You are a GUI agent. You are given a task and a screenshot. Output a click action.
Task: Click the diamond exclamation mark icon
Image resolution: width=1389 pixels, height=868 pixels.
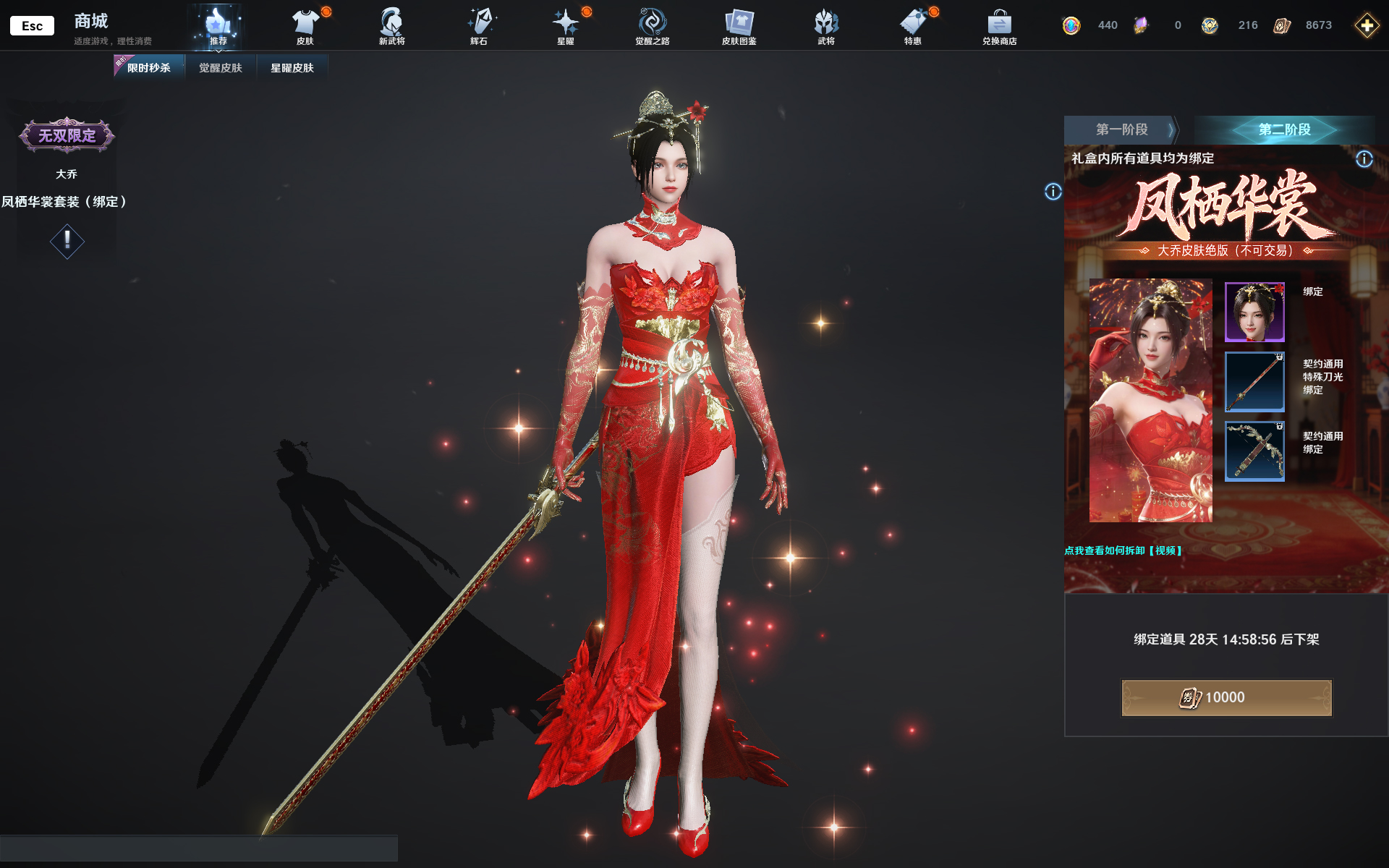point(67,241)
